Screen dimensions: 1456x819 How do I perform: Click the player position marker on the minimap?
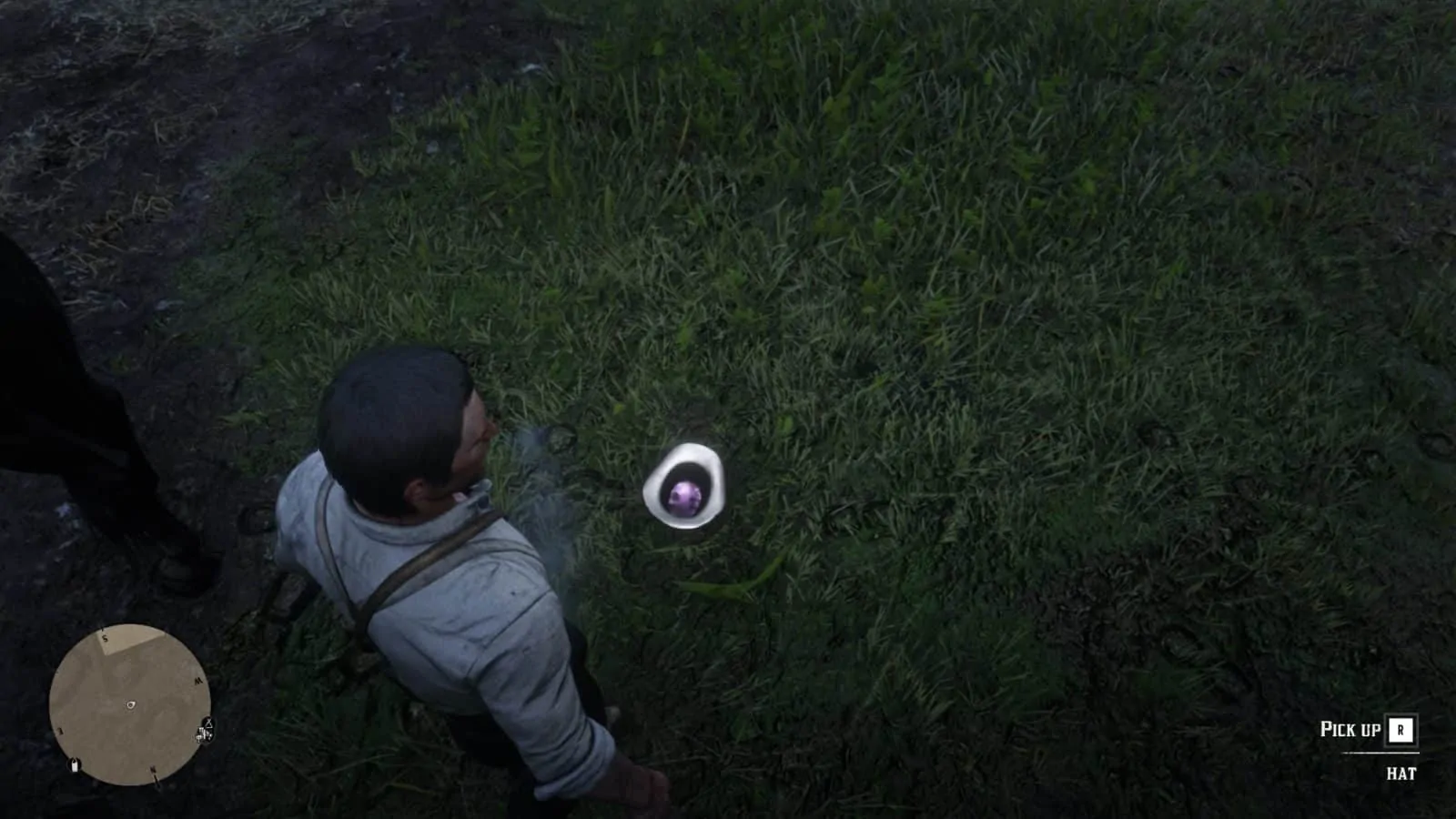pyautogui.click(x=131, y=704)
